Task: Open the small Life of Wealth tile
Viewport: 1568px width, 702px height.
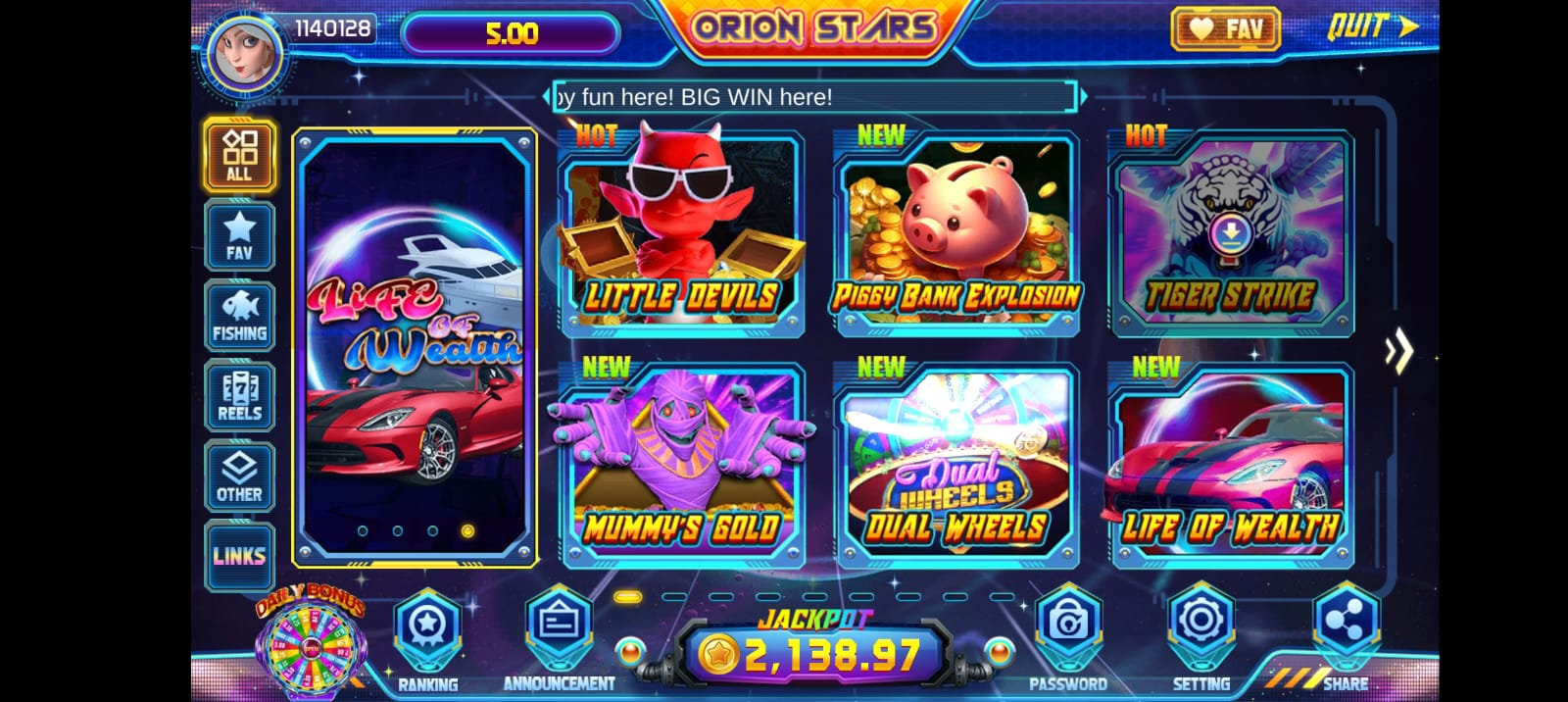Action: pyautogui.click(x=1231, y=467)
